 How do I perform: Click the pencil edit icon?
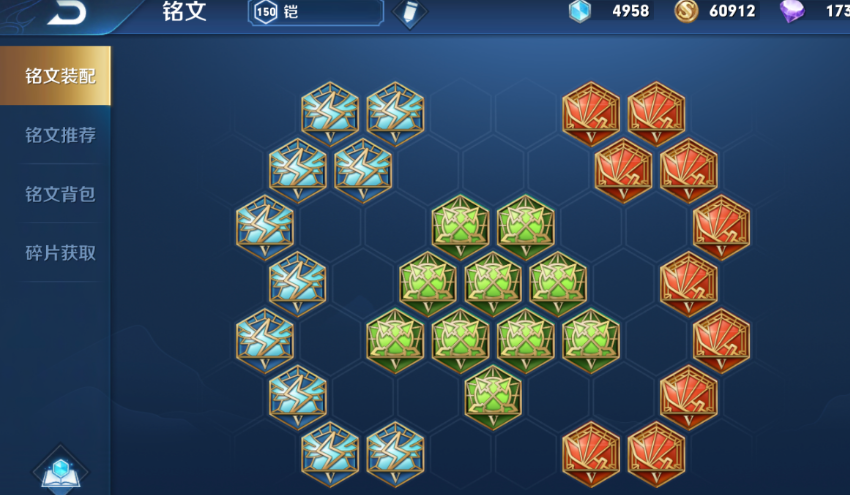coord(409,12)
